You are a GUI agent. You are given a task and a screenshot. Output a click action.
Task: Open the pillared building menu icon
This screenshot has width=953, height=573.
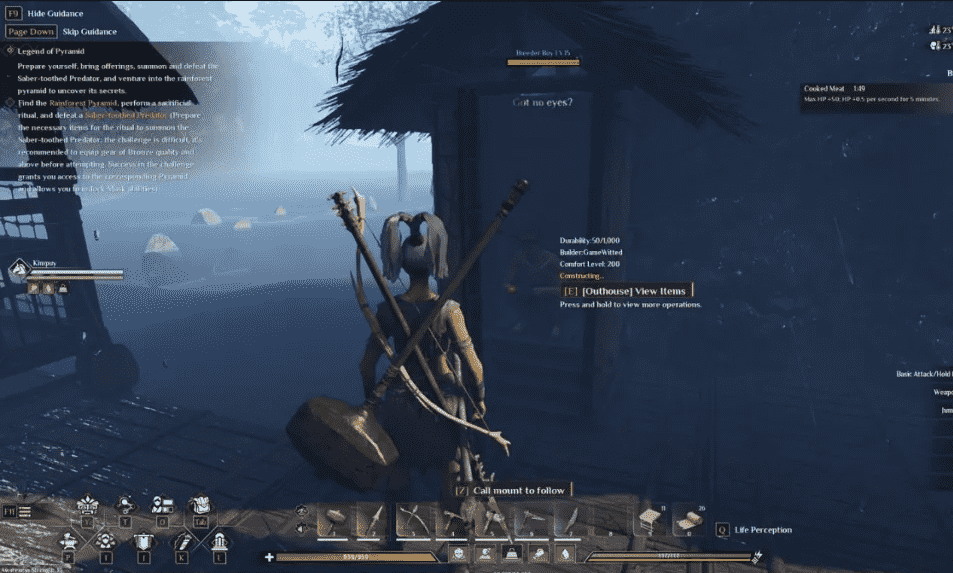pos(221,541)
